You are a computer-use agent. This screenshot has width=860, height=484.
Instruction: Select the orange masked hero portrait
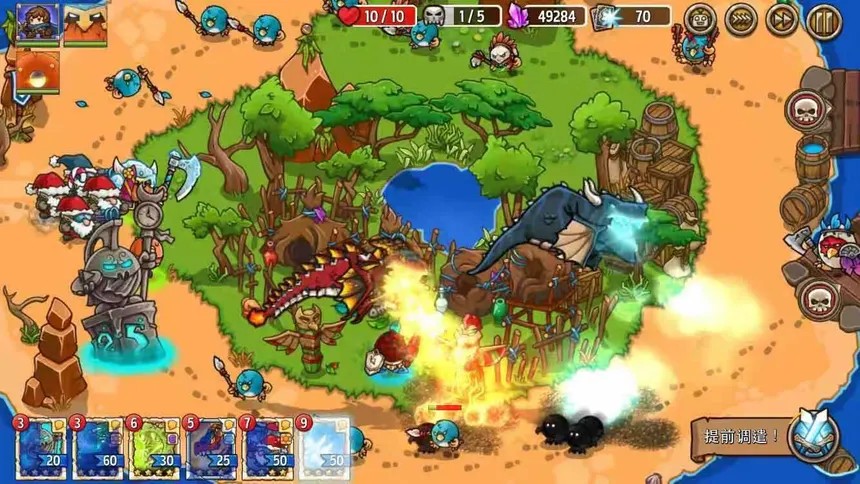(x=85, y=24)
